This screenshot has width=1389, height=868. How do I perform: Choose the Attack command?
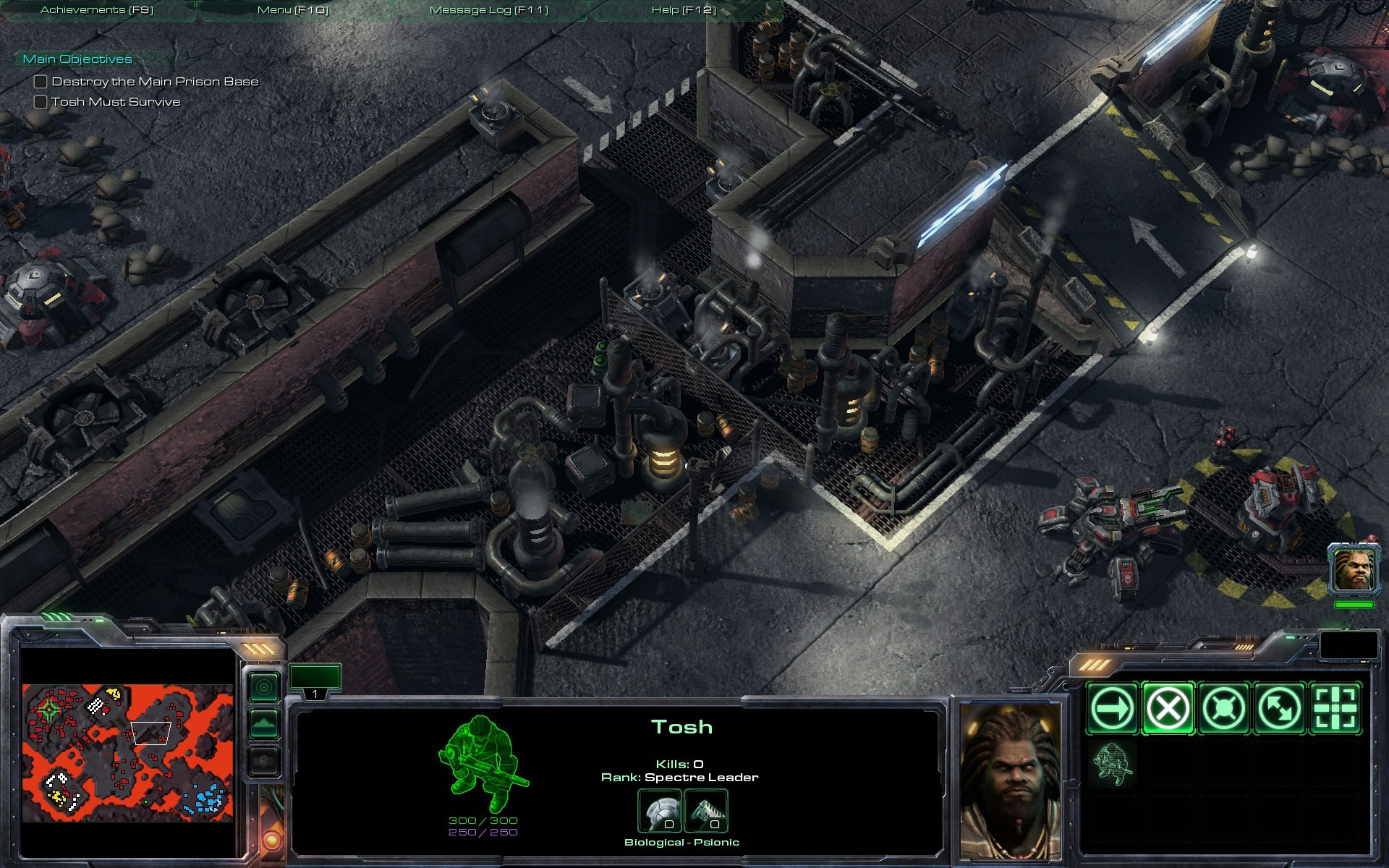pyautogui.click(x=1335, y=708)
